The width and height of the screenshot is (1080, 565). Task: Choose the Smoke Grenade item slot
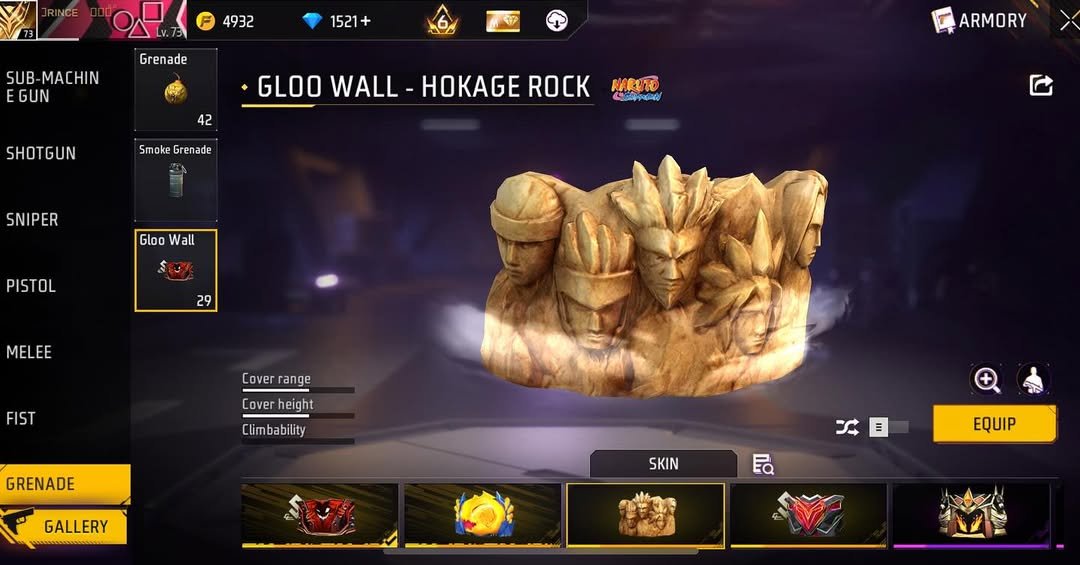click(176, 180)
